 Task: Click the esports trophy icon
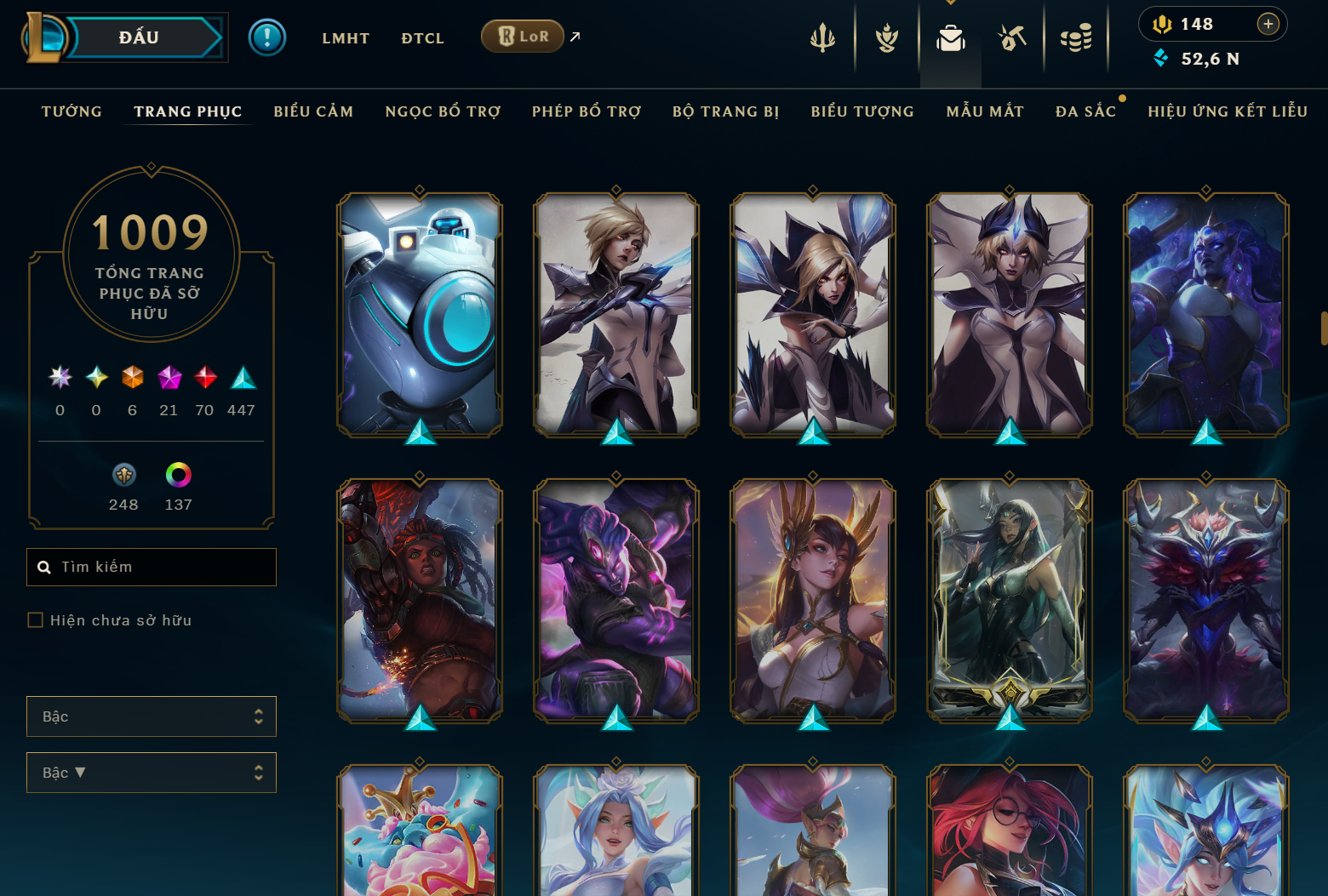[885, 37]
